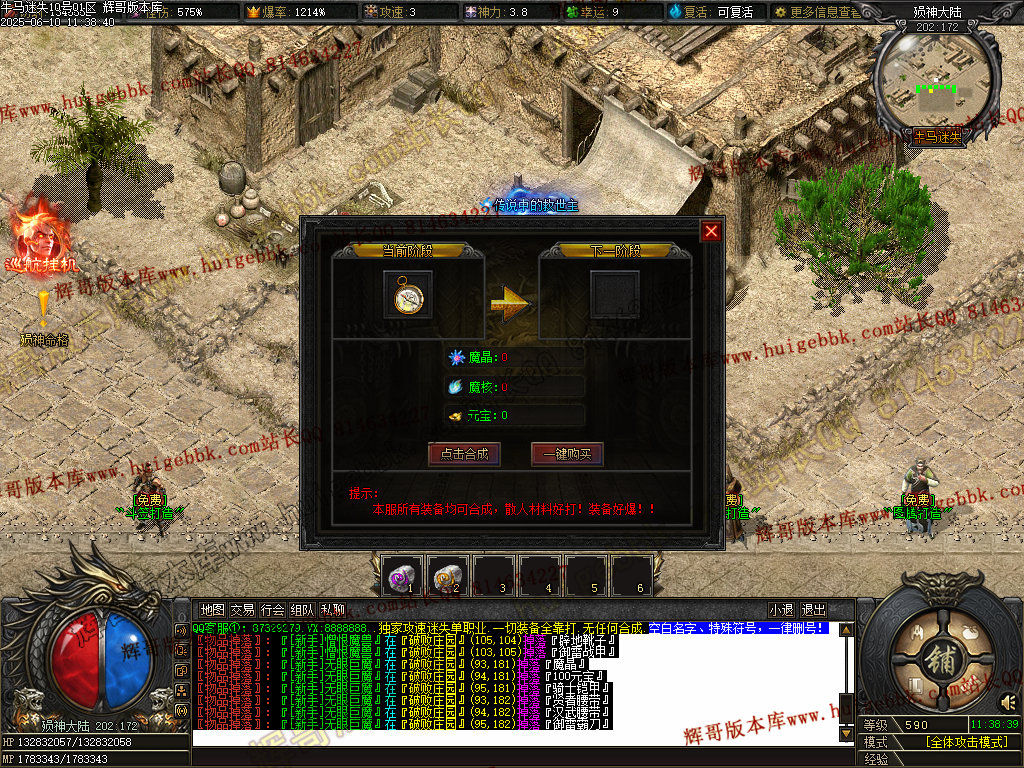
Task: Open the 组队 team tab
Action: tap(303, 609)
